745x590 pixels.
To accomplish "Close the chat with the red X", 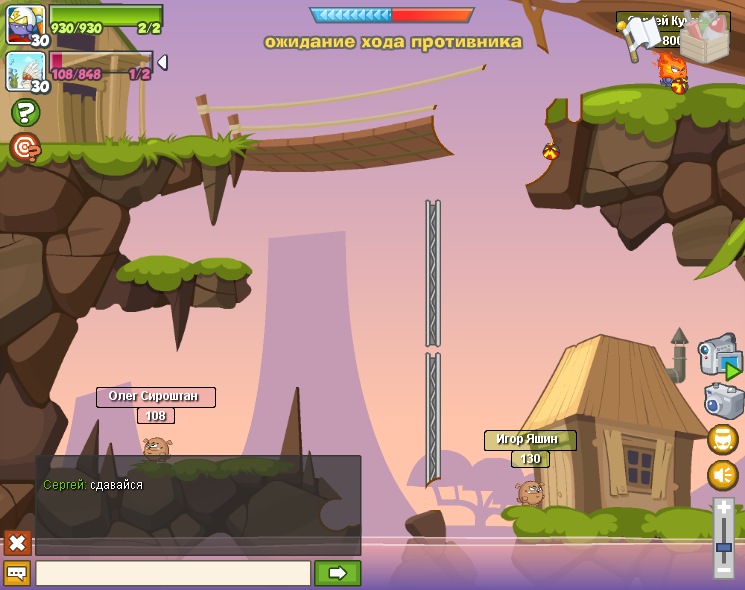I will [x=17, y=543].
